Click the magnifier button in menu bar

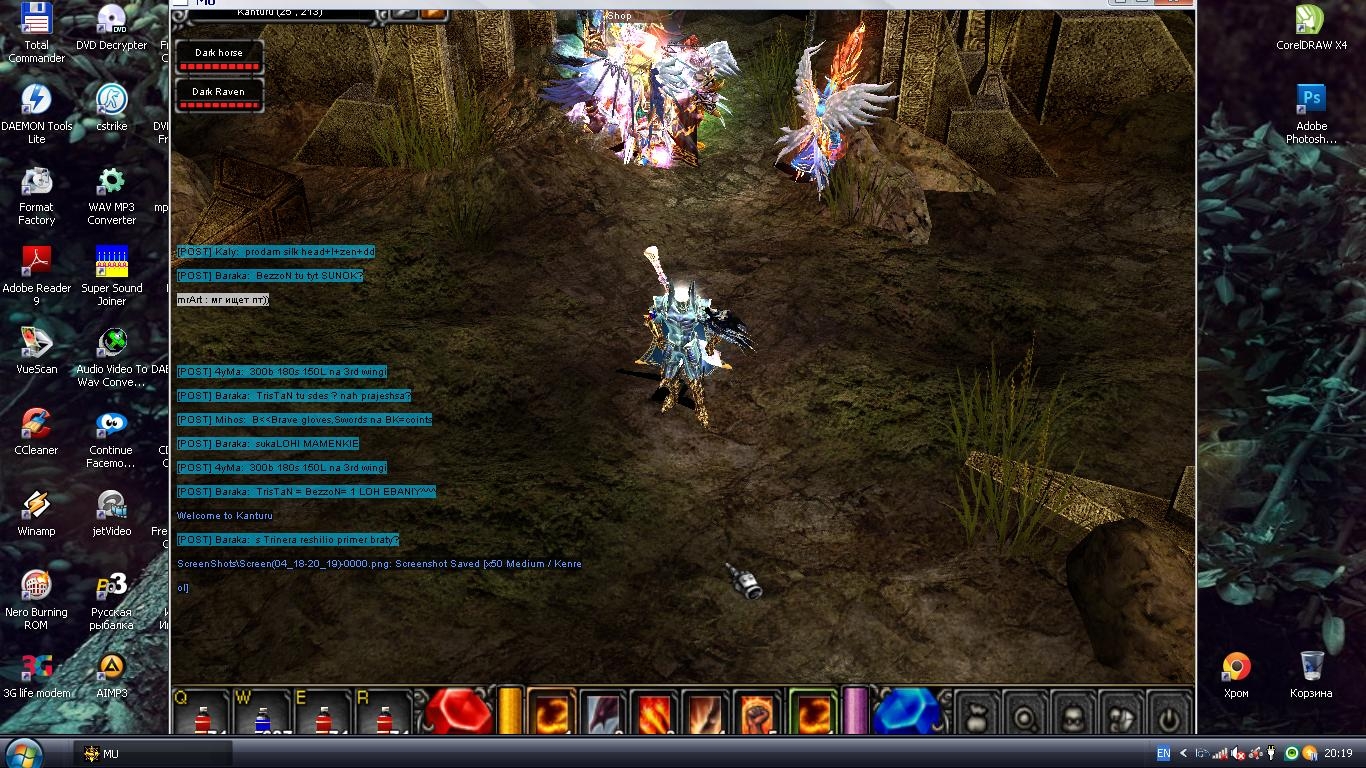[x=1025, y=715]
